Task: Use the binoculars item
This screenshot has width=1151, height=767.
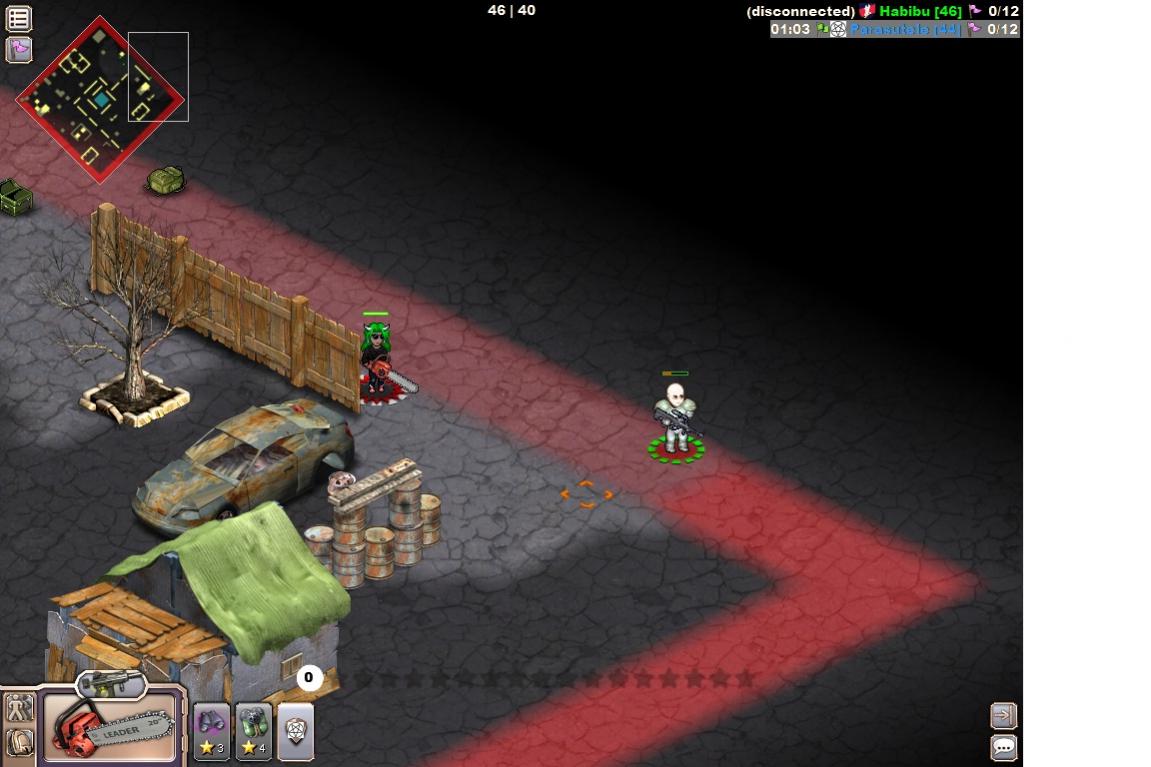Action: (x=212, y=731)
